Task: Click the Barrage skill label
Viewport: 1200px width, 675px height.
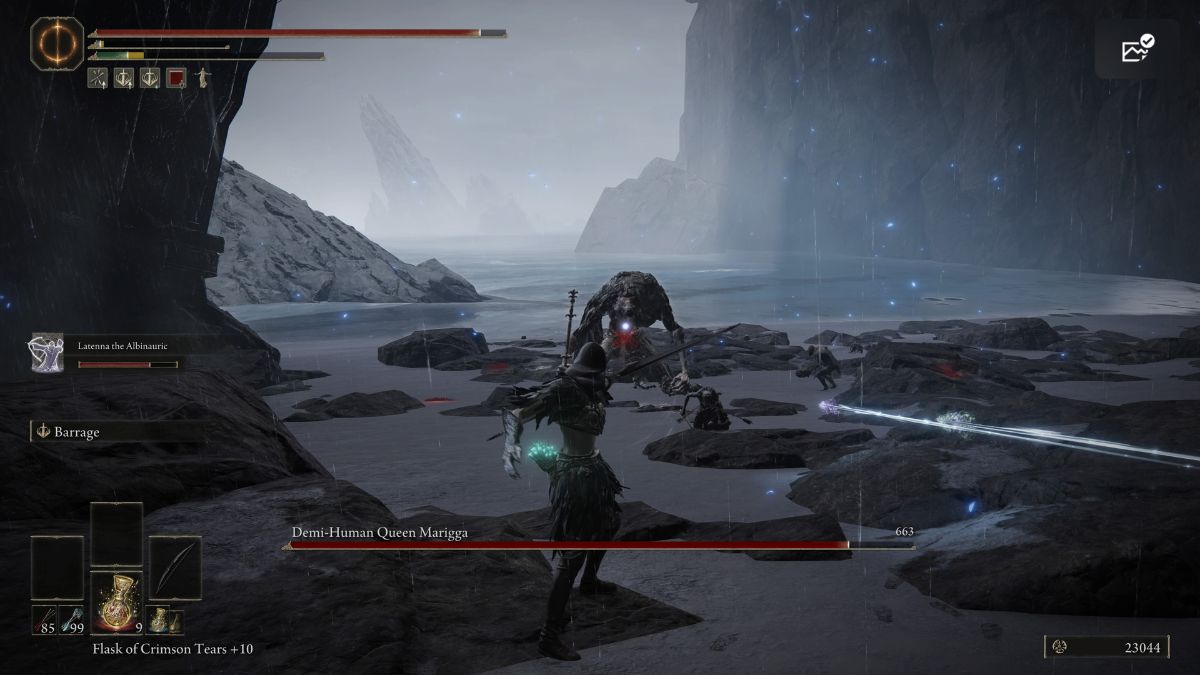Action: click(78, 432)
